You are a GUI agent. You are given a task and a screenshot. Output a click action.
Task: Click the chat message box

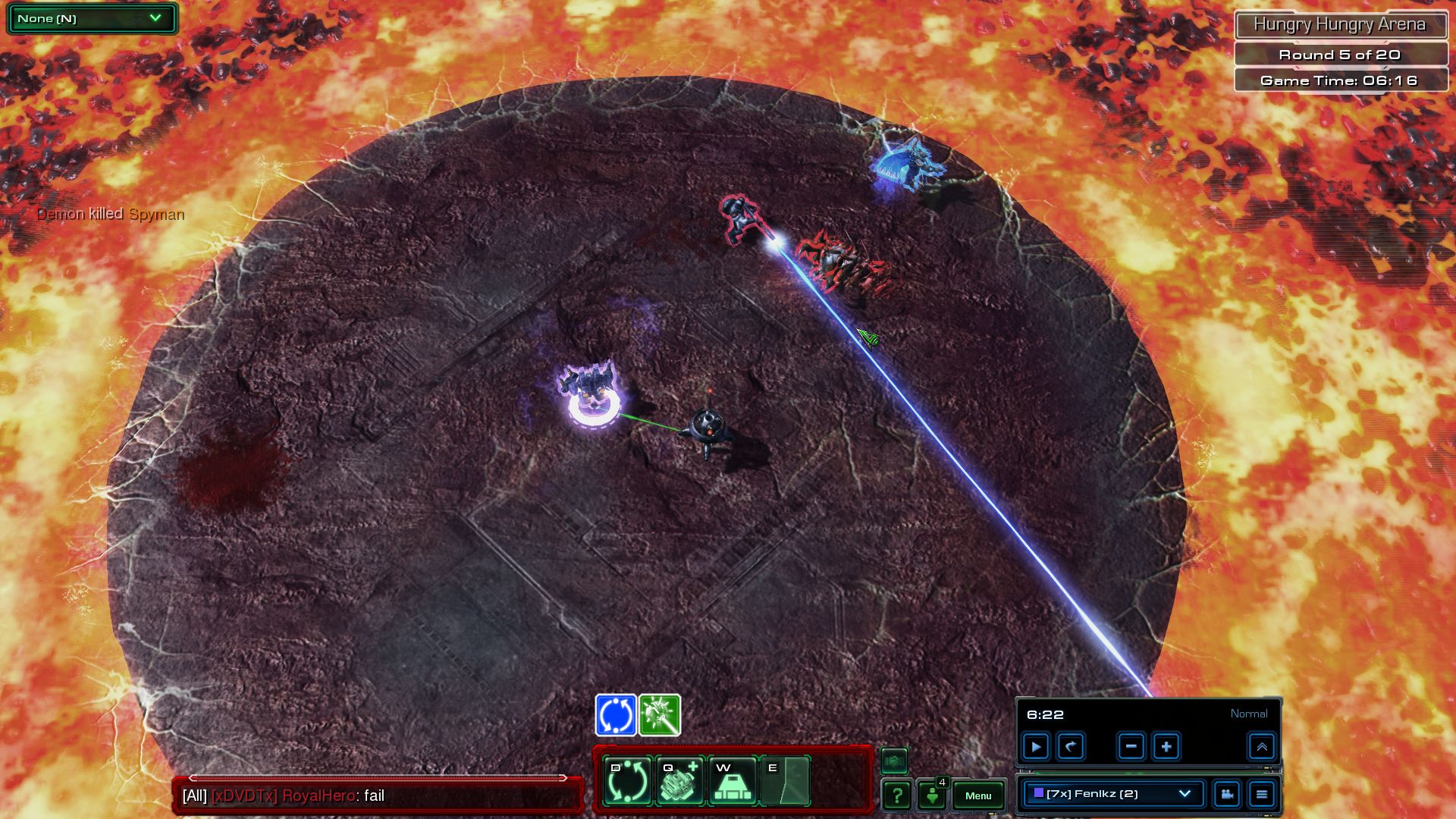[x=378, y=795]
